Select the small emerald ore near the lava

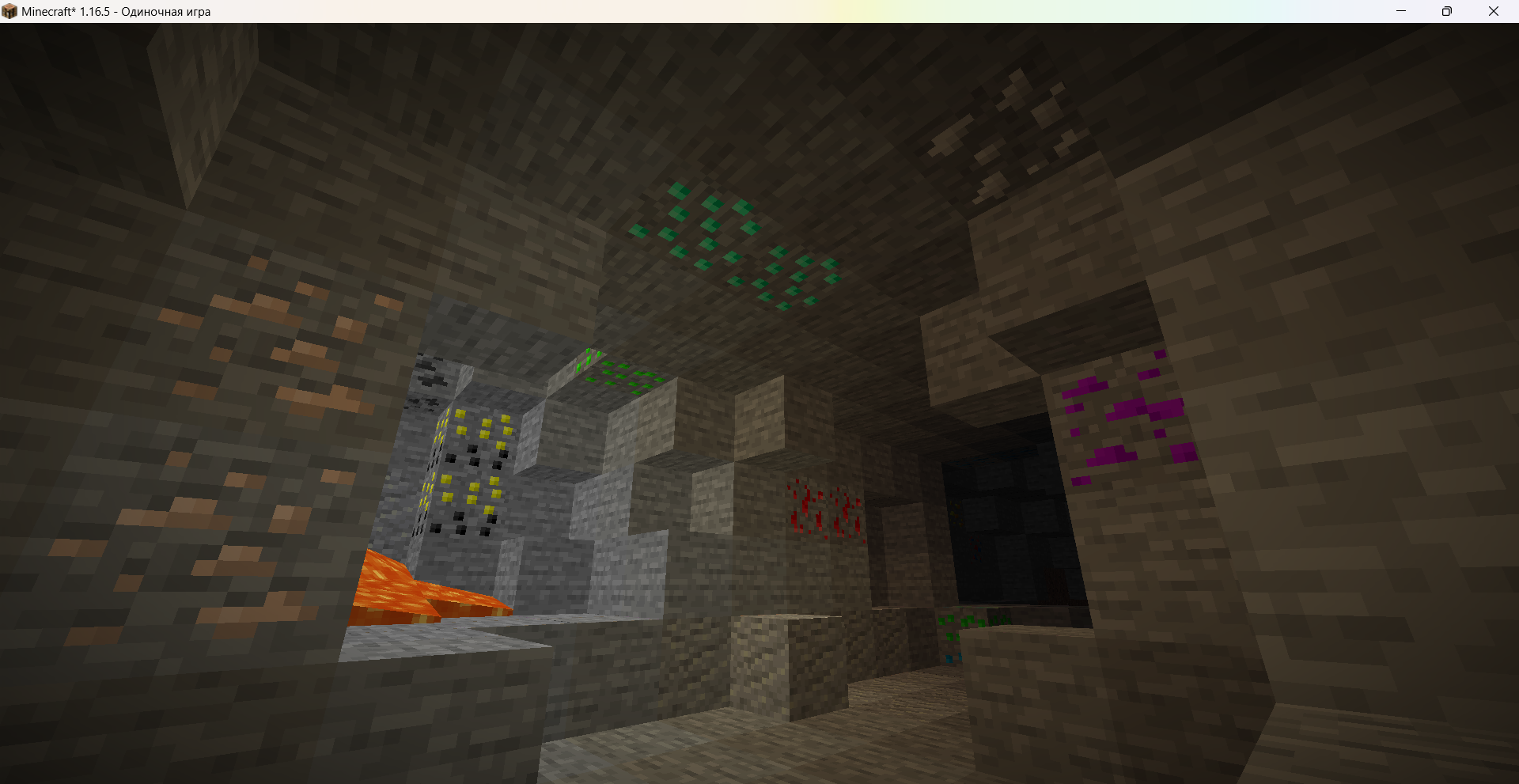coord(617,372)
